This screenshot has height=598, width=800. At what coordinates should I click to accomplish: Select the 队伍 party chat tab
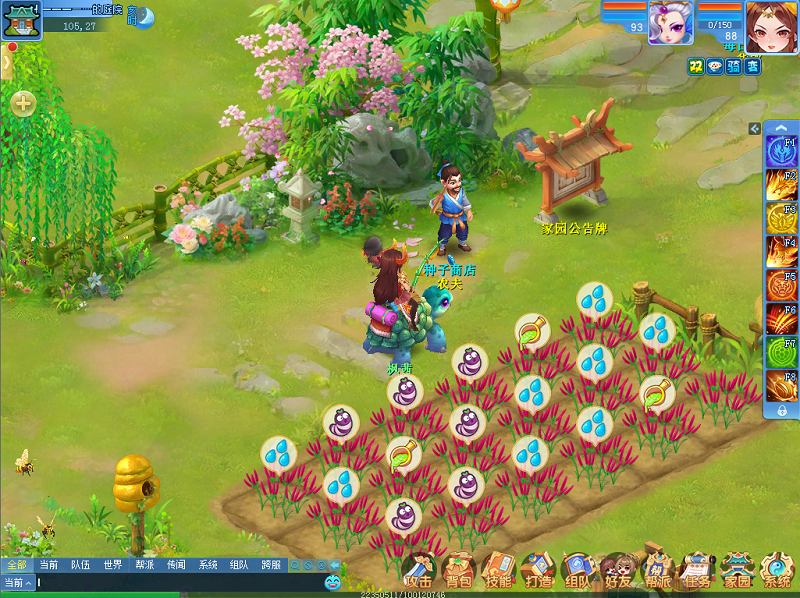[80, 565]
